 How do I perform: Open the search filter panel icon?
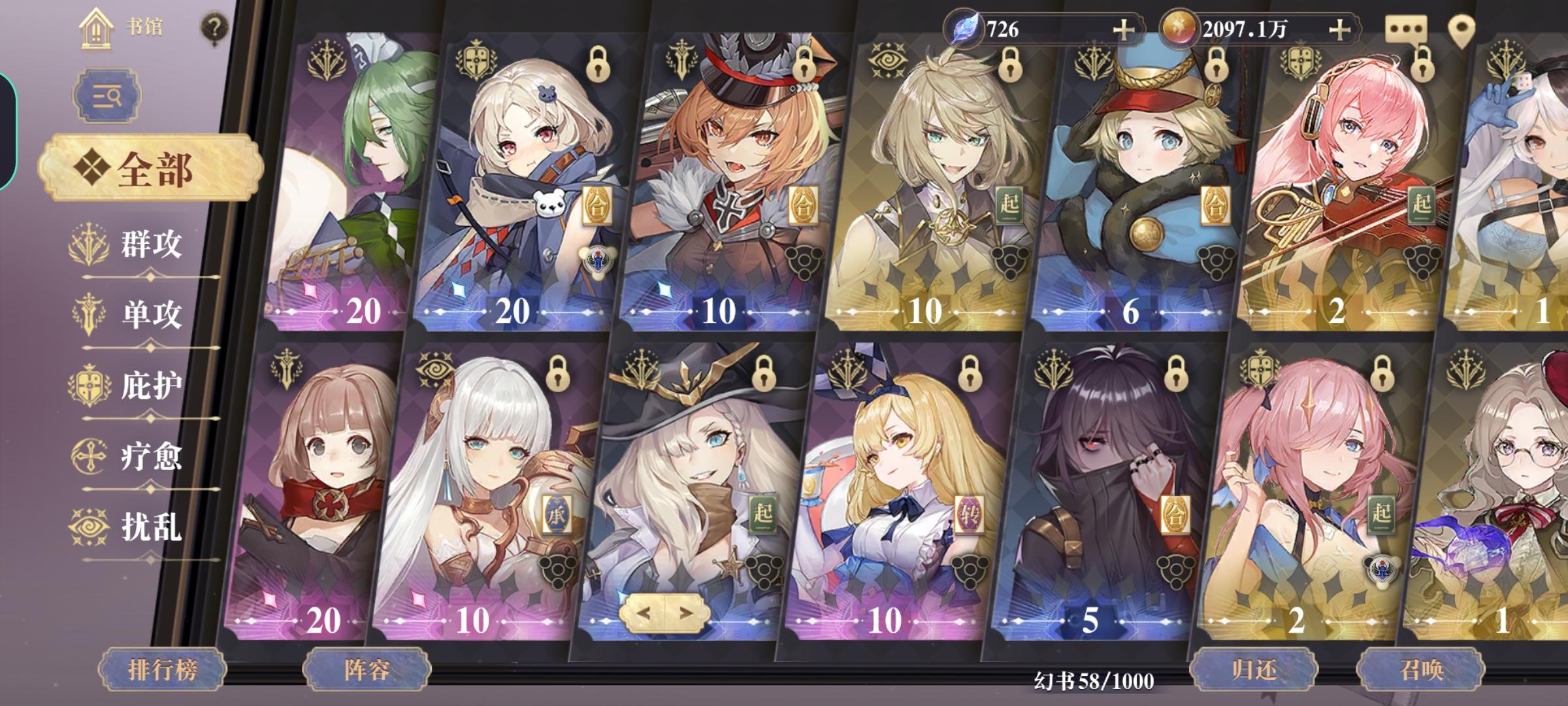point(106,95)
